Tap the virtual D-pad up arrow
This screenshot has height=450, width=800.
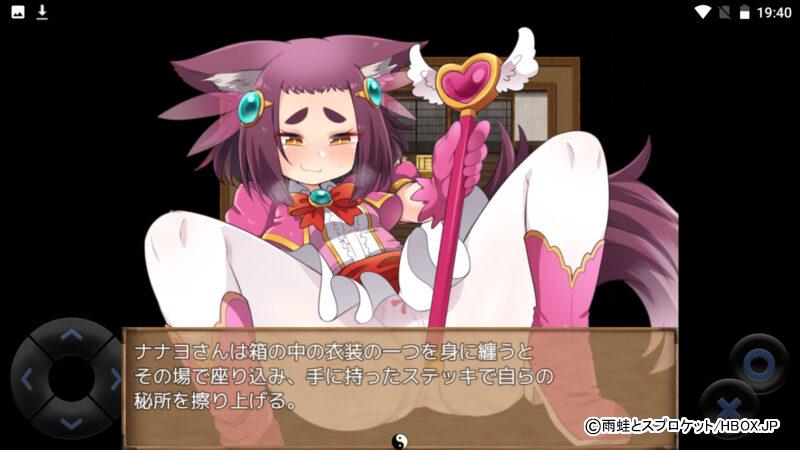tap(70, 334)
